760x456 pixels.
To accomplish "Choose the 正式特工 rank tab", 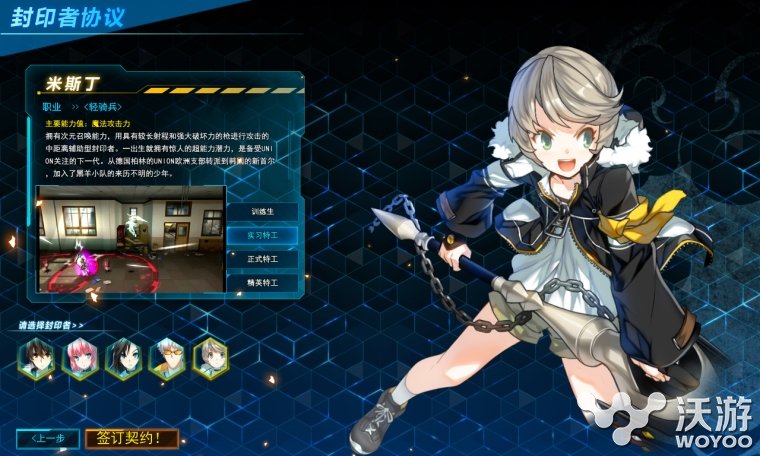I will tap(262, 259).
